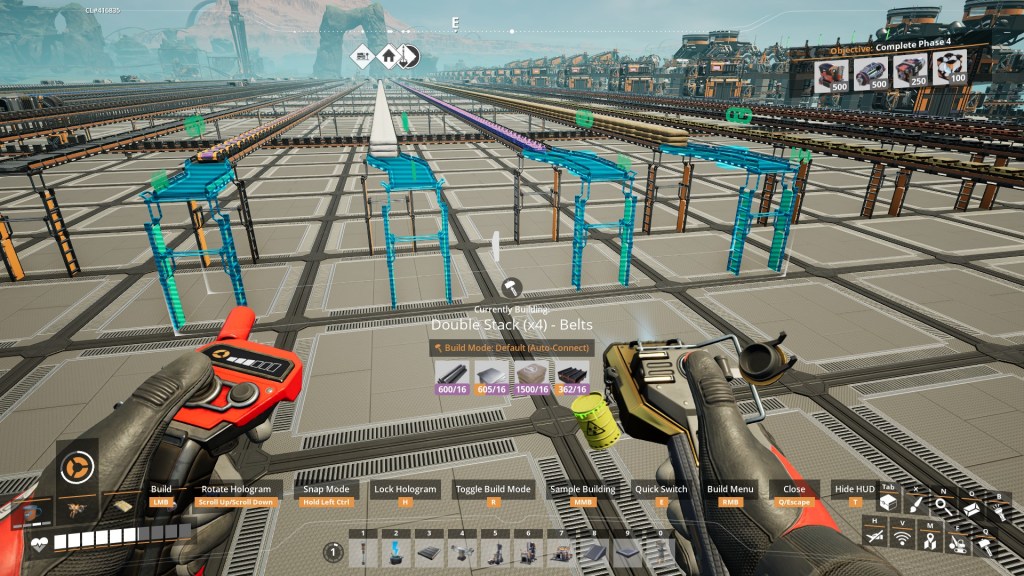
Task: Open the magnifying glass search icon
Action: 943,506
